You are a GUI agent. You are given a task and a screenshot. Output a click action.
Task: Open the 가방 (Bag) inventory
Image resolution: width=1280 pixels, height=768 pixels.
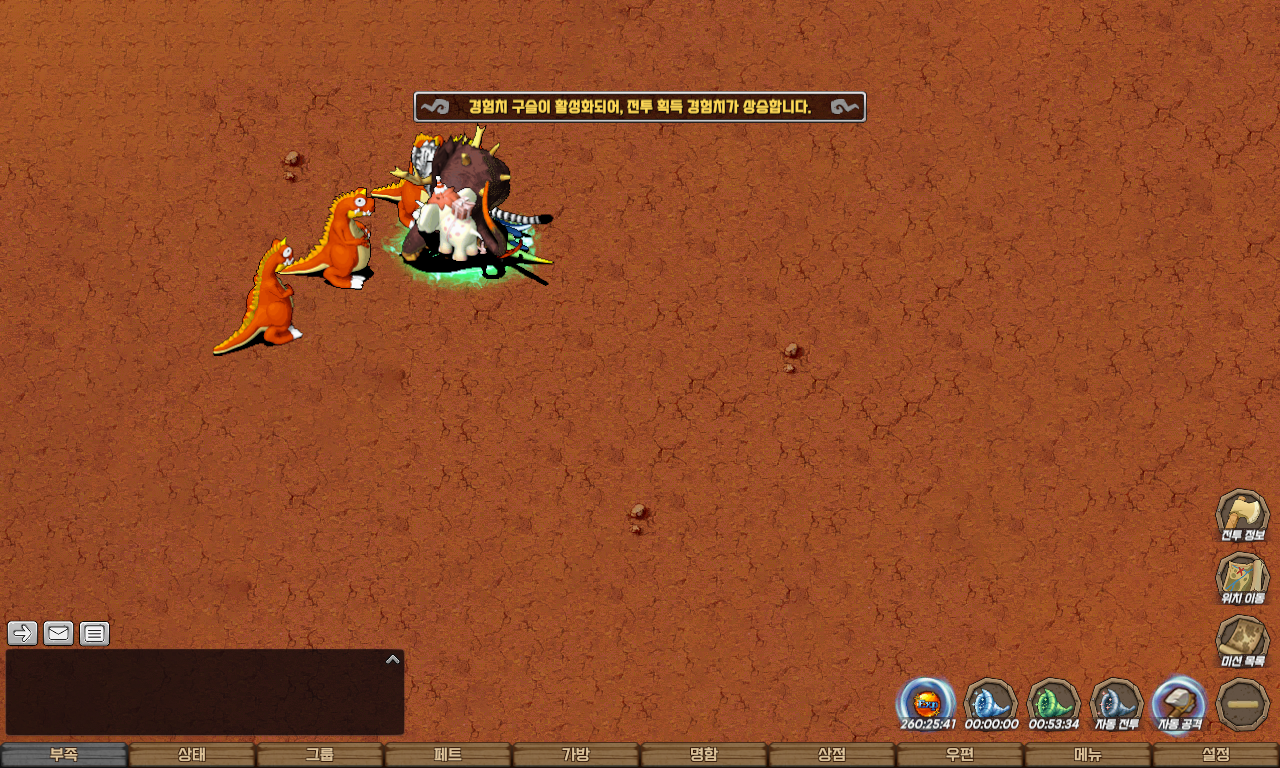tap(576, 755)
